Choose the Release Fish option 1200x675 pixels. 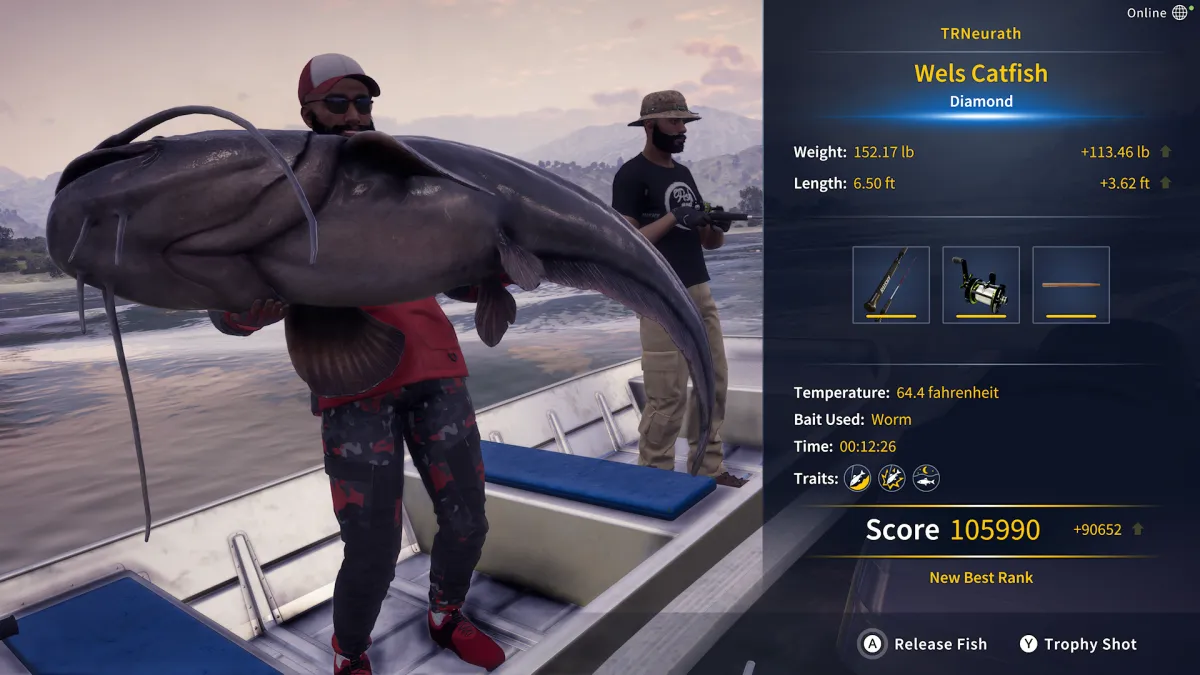tap(925, 644)
